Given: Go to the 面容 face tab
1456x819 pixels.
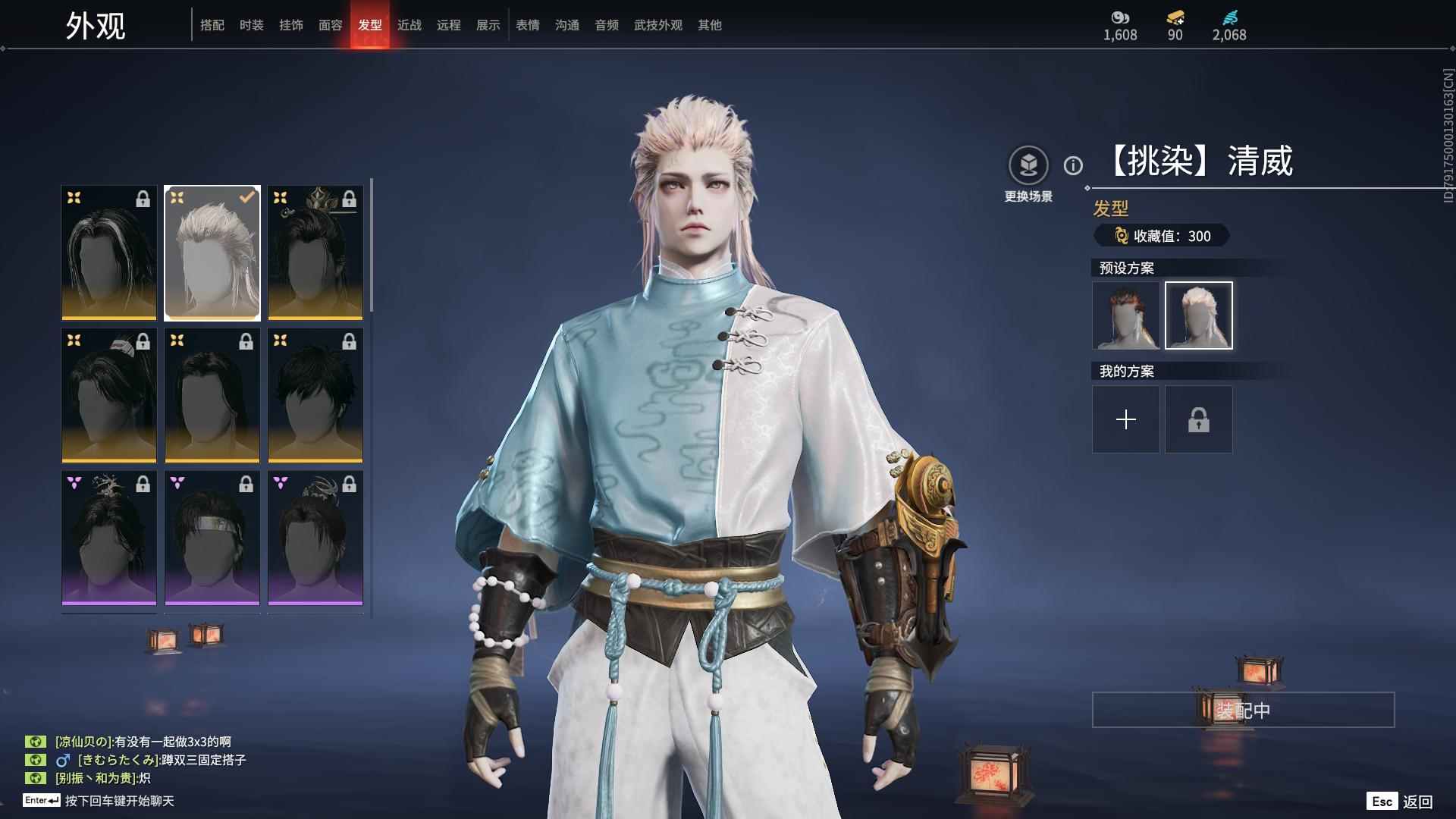Looking at the screenshot, I should click(331, 25).
